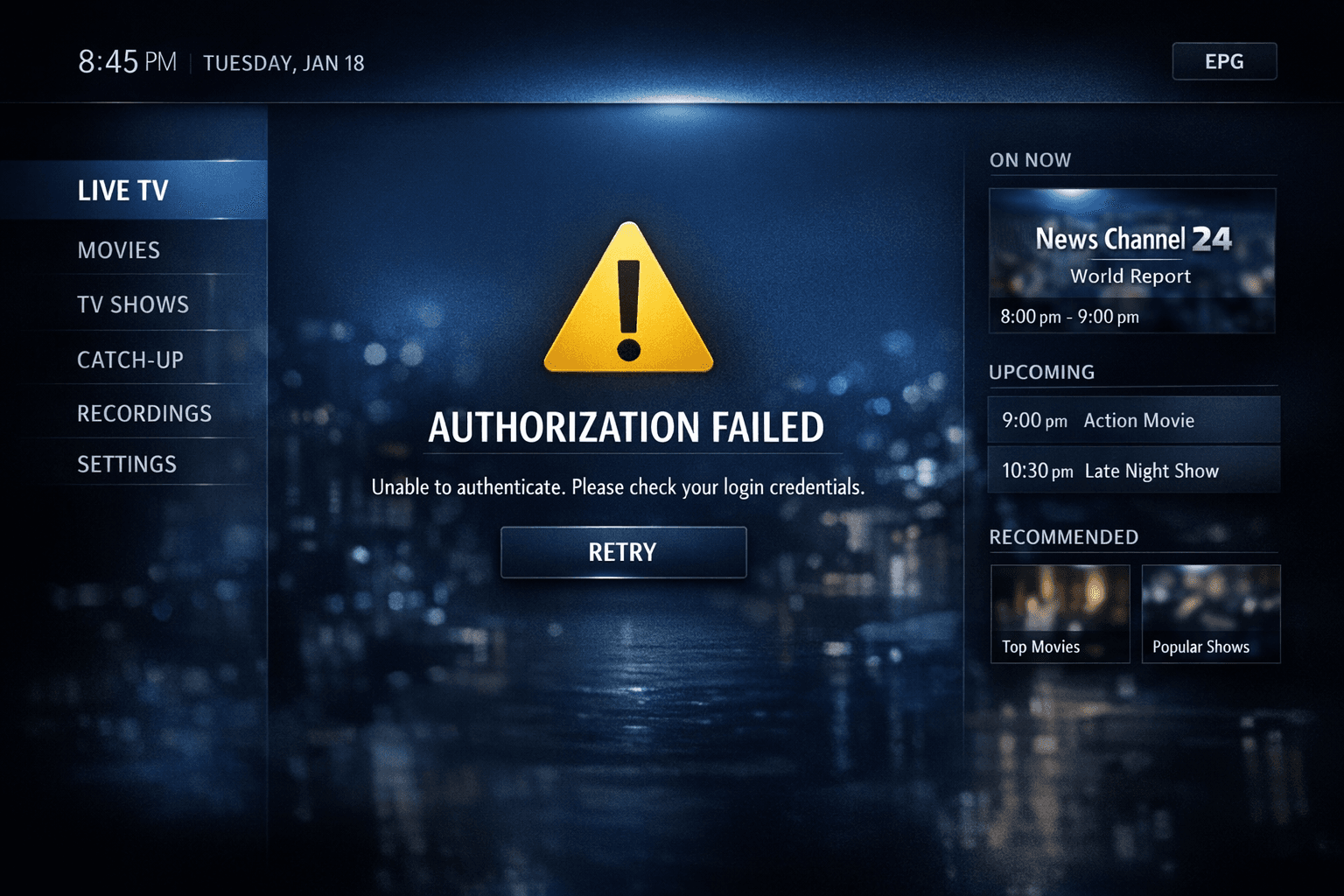
Task: Open the SETTINGS menu item
Action: (128, 464)
